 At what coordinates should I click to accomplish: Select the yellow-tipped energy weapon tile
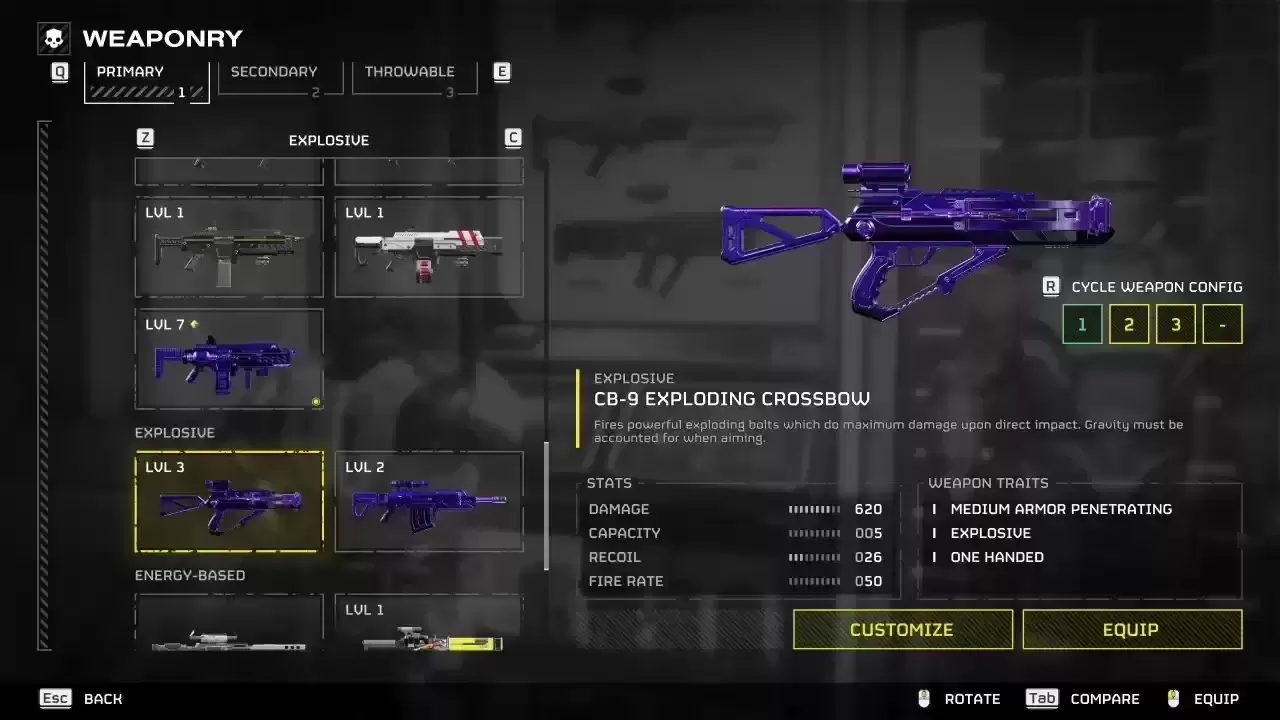(x=429, y=625)
